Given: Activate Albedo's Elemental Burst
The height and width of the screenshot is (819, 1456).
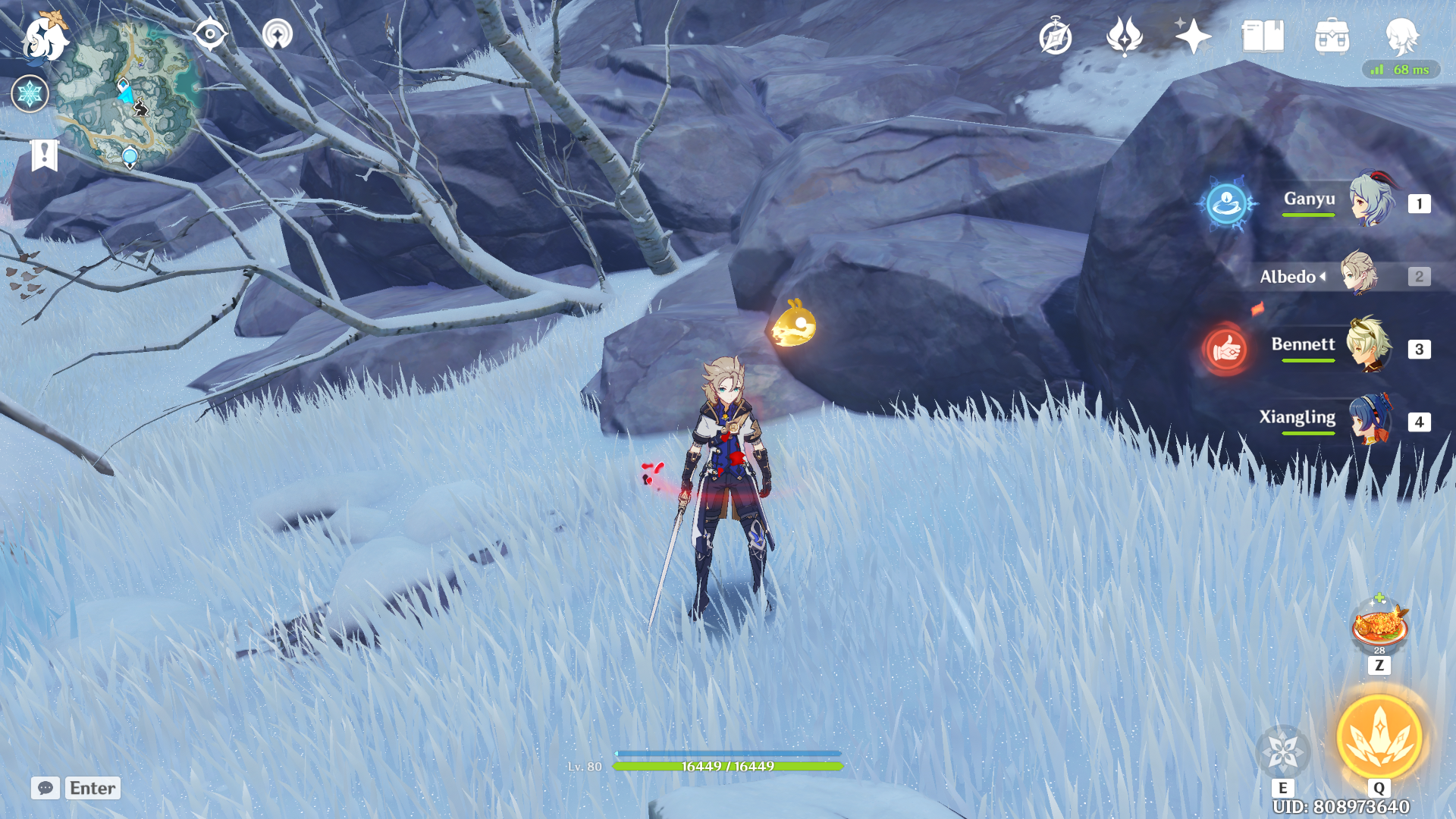Looking at the screenshot, I should point(1379,738).
